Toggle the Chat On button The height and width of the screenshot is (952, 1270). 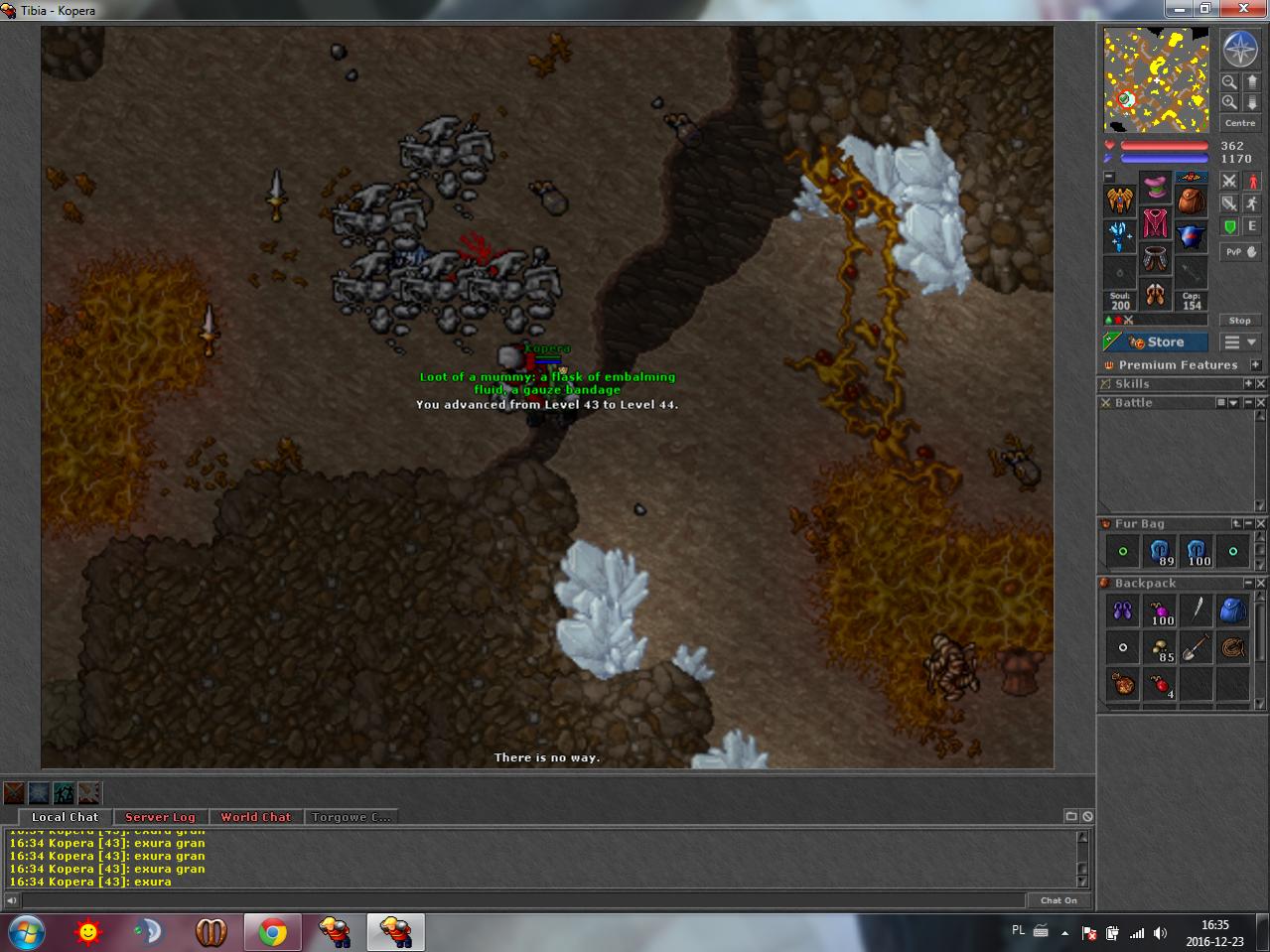coord(1058,900)
